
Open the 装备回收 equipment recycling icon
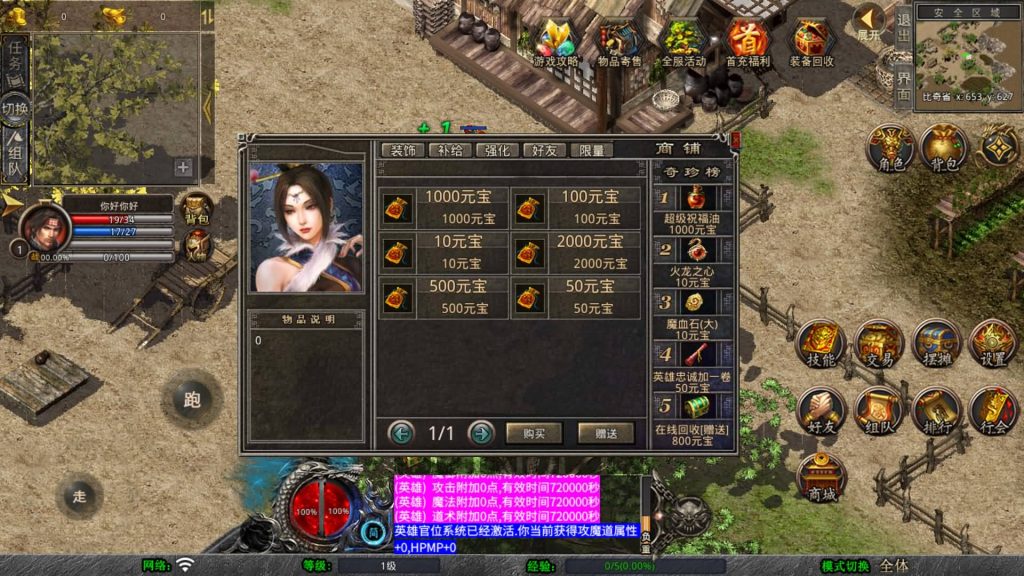pos(811,44)
